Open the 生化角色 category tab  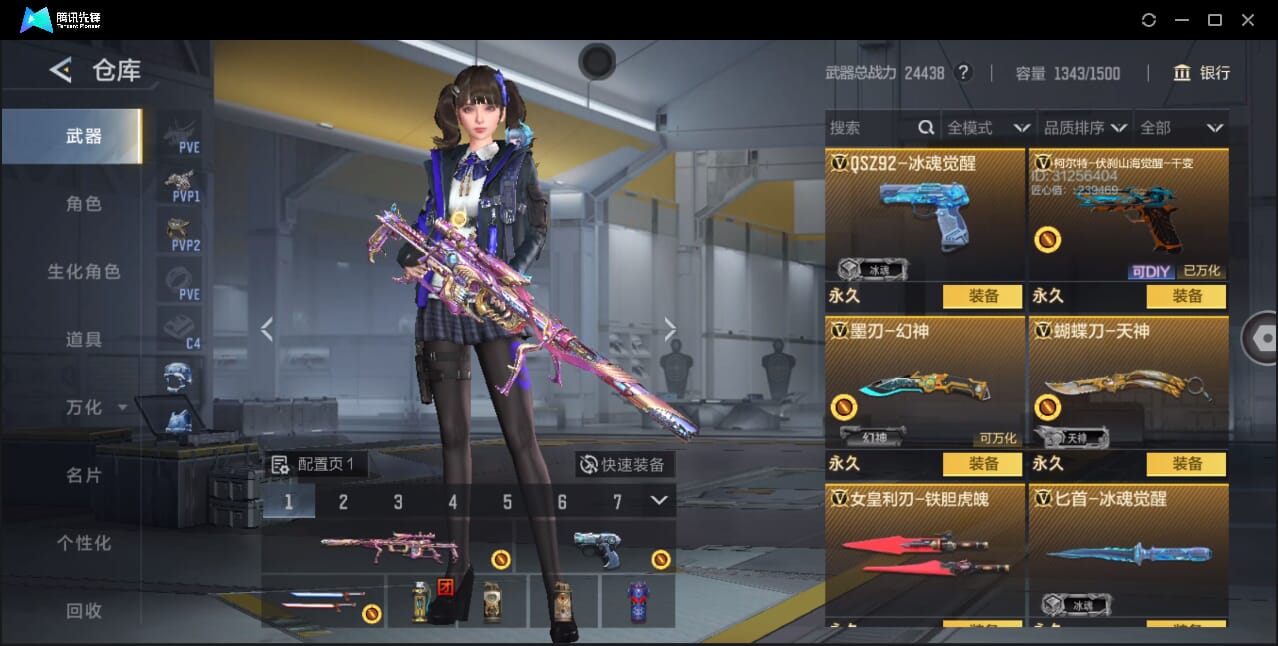click(84, 272)
